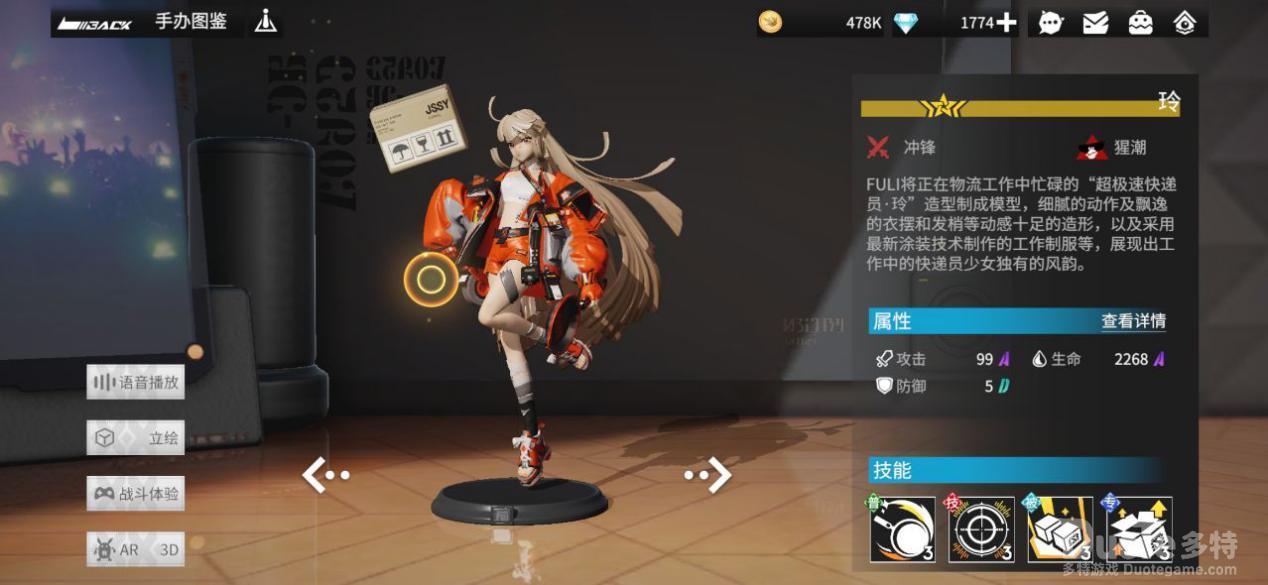This screenshot has height=585, width=1268.
Task: Toggle the AR / 3D view mode
Action: (136, 549)
